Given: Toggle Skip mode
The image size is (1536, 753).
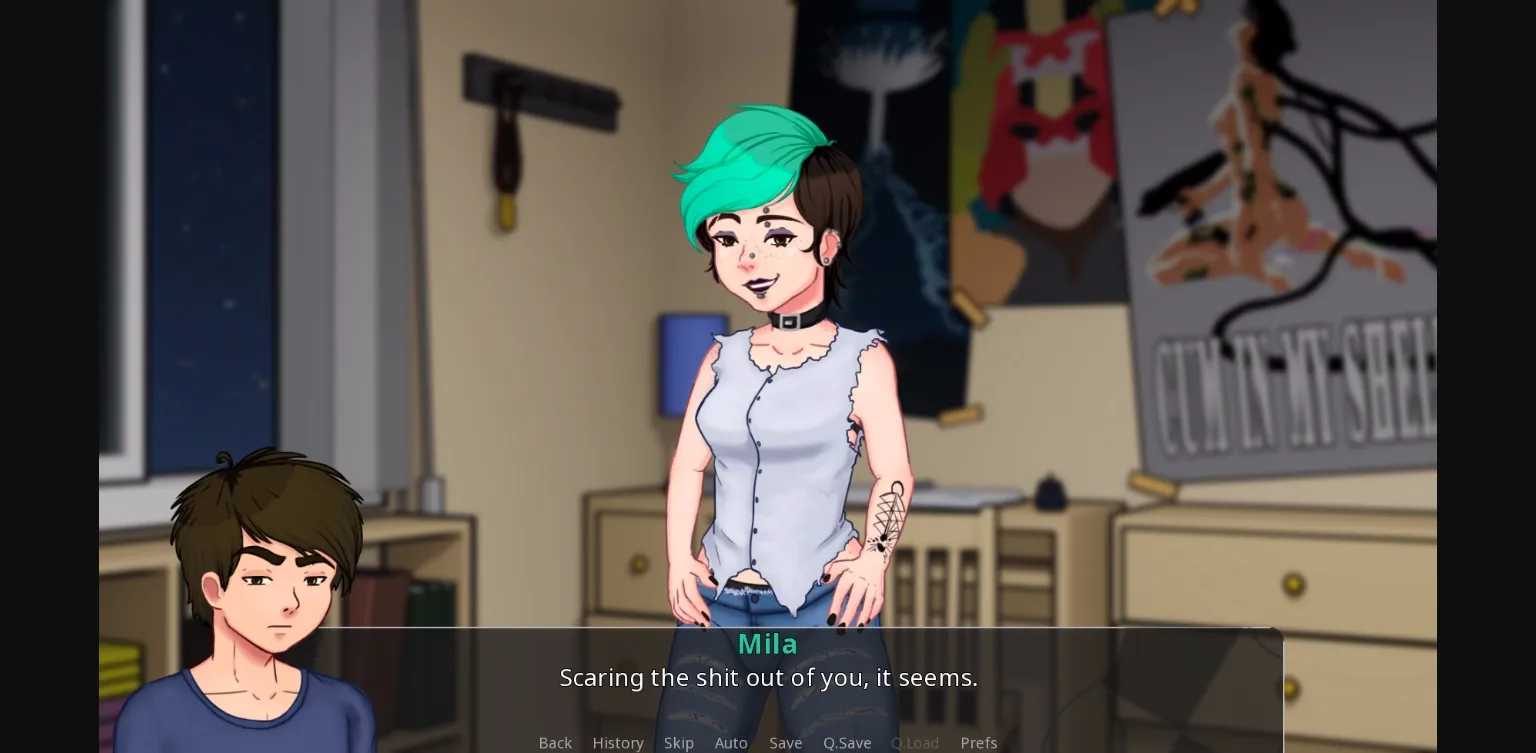Looking at the screenshot, I should pyautogui.click(x=679, y=743).
